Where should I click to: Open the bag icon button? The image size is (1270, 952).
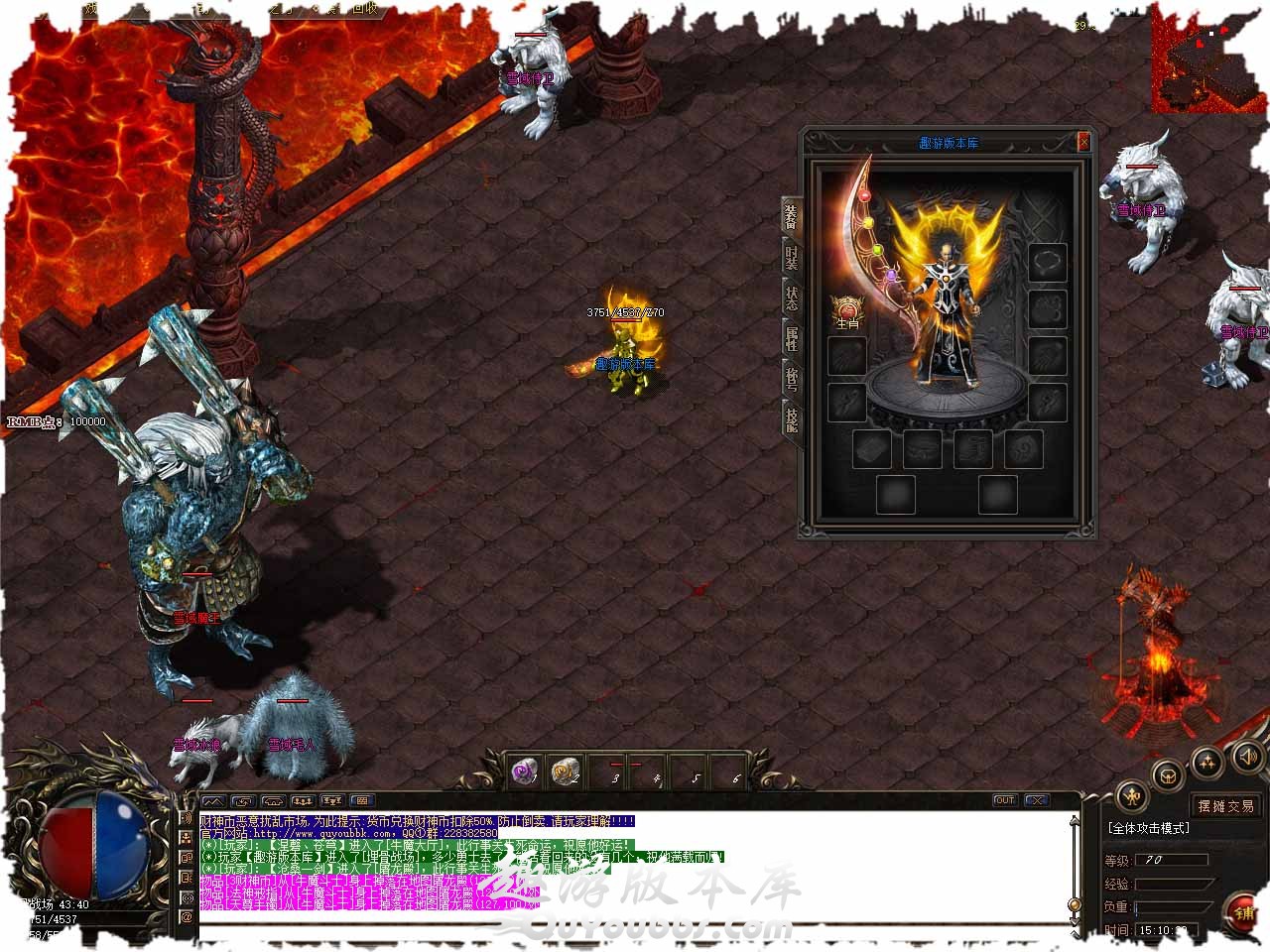click(1170, 774)
